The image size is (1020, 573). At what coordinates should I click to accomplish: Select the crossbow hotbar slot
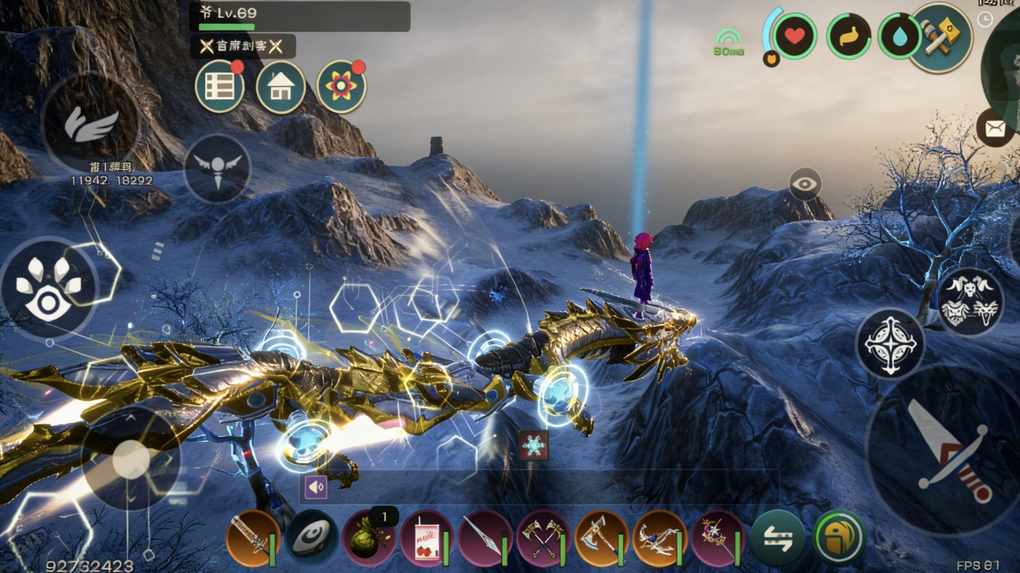(x=659, y=538)
